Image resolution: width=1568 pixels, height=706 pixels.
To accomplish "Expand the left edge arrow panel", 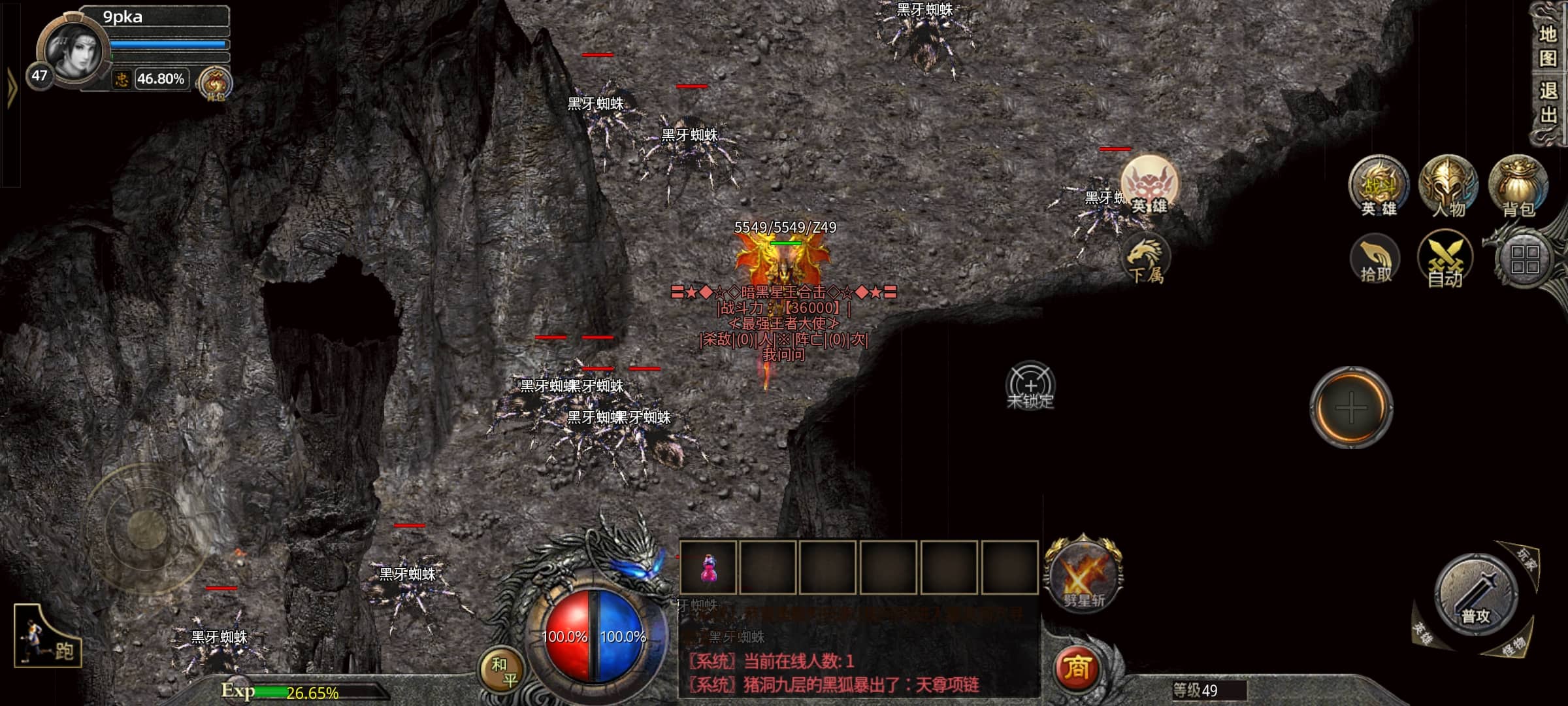I will pos(10,88).
